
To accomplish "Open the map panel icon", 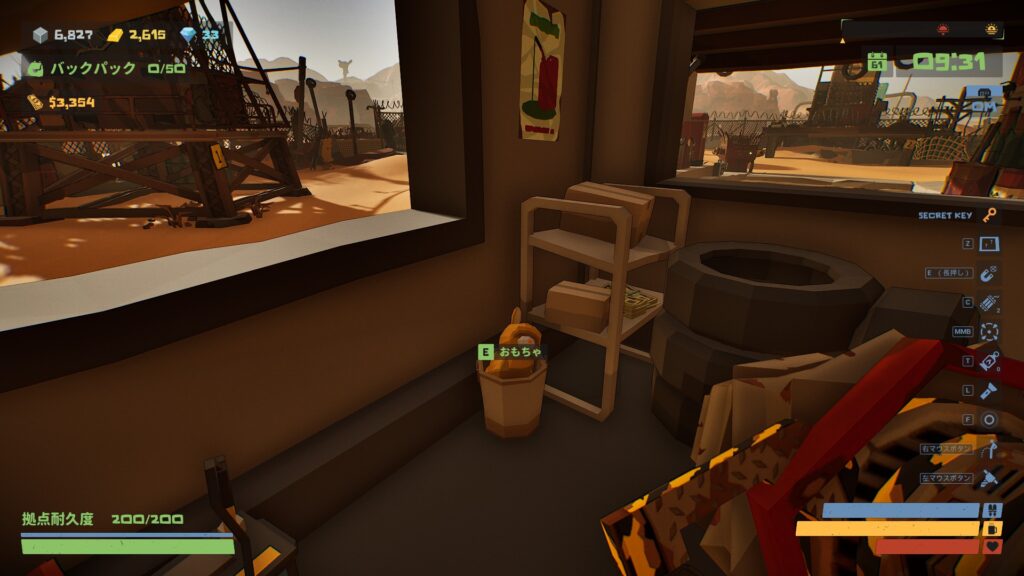I will (989, 244).
